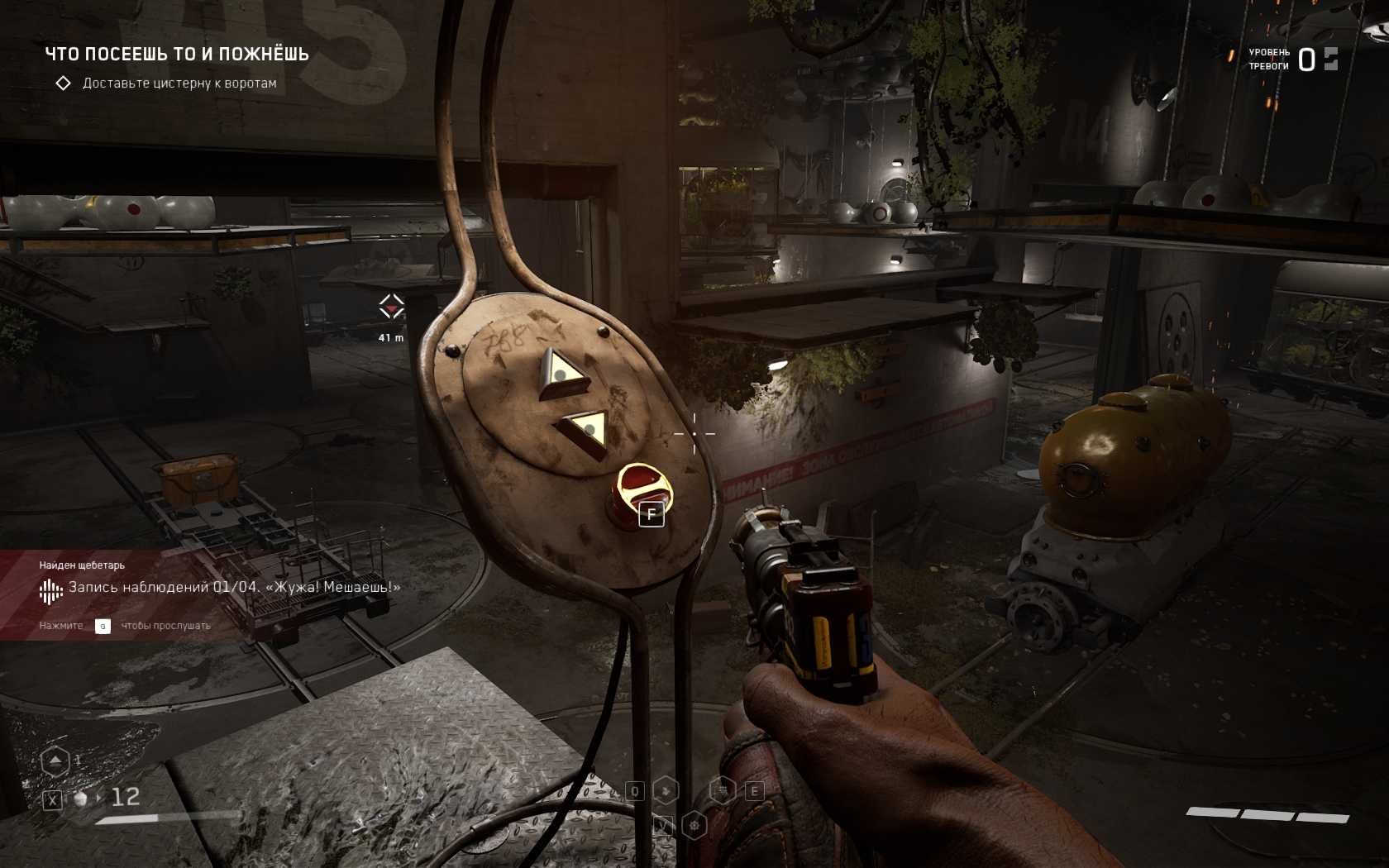Click the quest objective about delivering the cistern

coord(179,83)
